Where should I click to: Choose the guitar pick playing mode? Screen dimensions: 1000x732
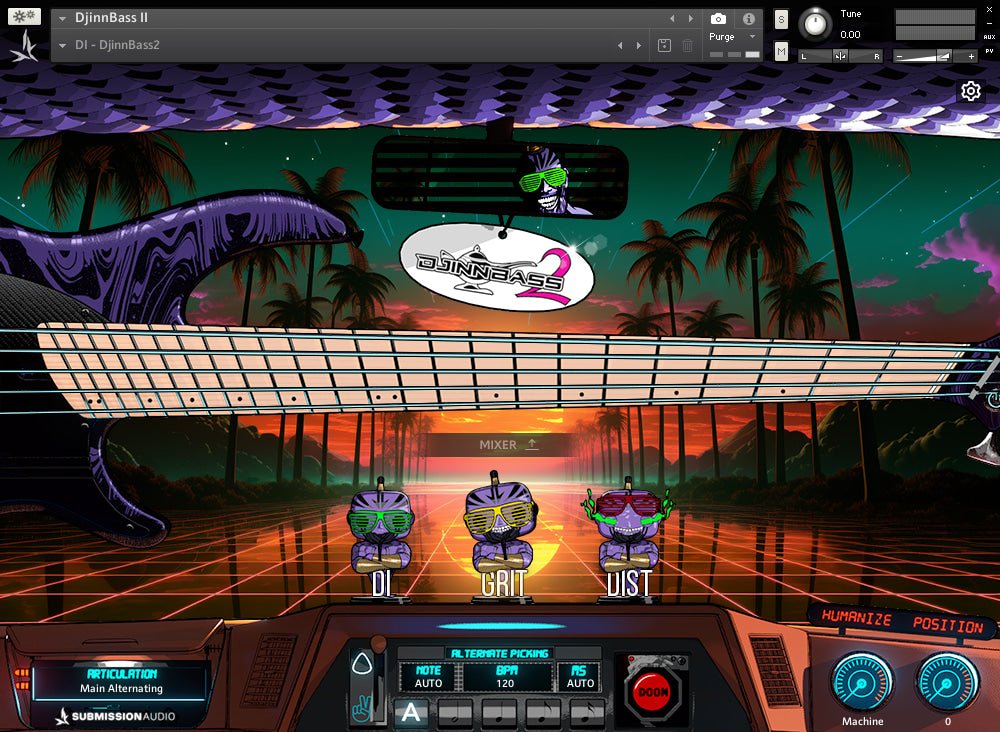coord(360,665)
